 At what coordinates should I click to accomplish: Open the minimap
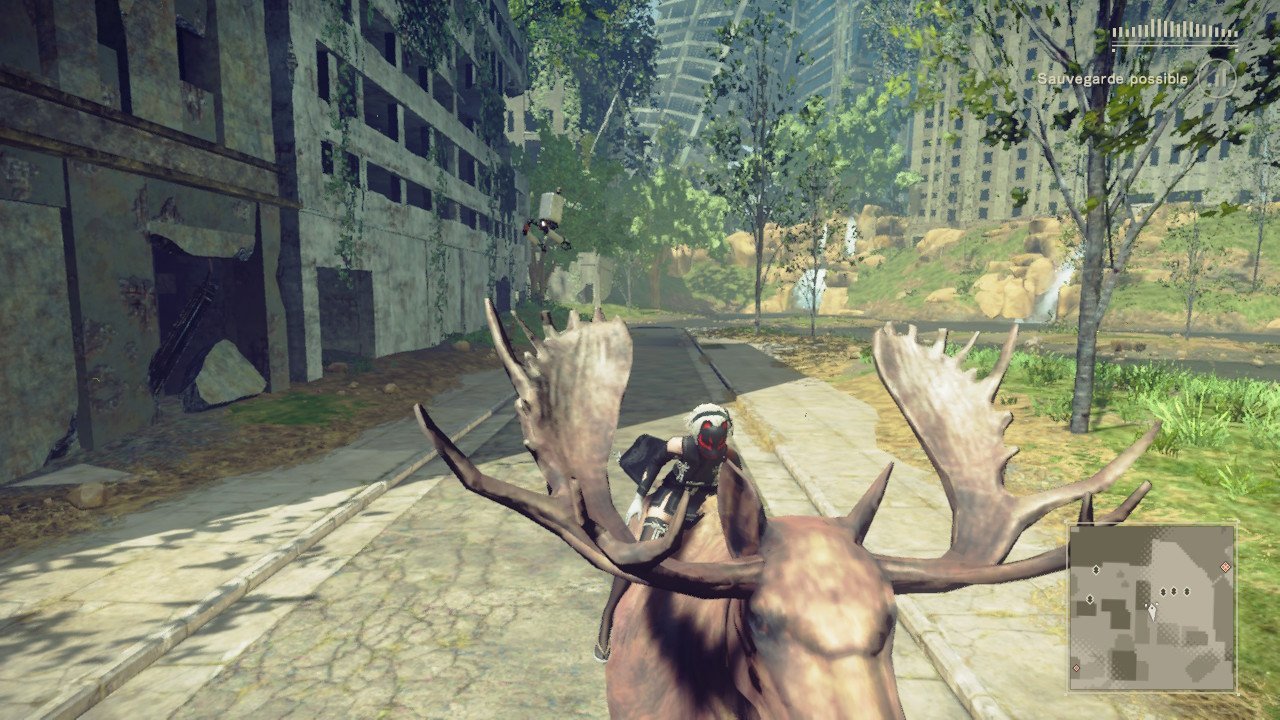point(1152,608)
